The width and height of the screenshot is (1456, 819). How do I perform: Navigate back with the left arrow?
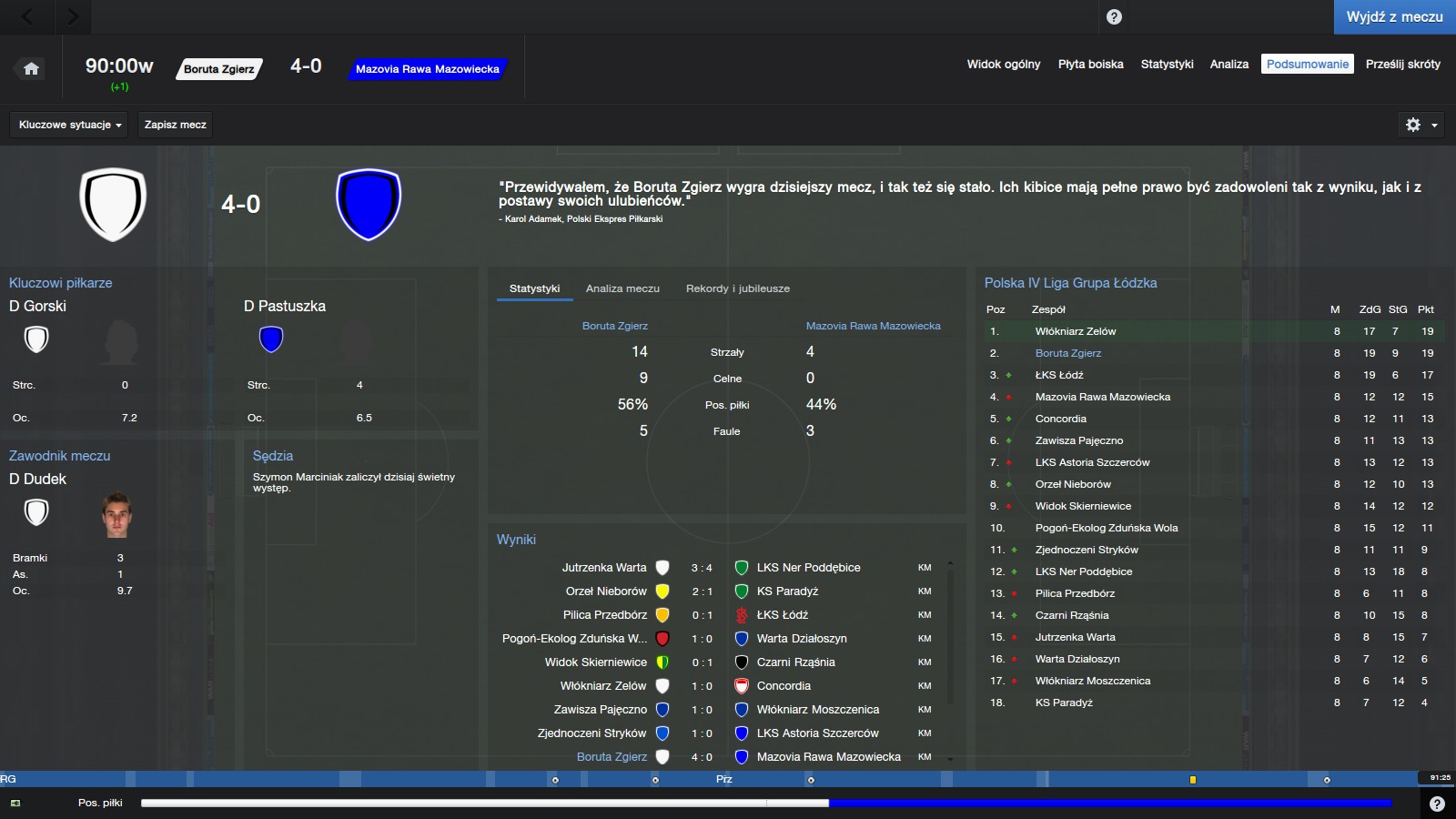click(x=27, y=16)
